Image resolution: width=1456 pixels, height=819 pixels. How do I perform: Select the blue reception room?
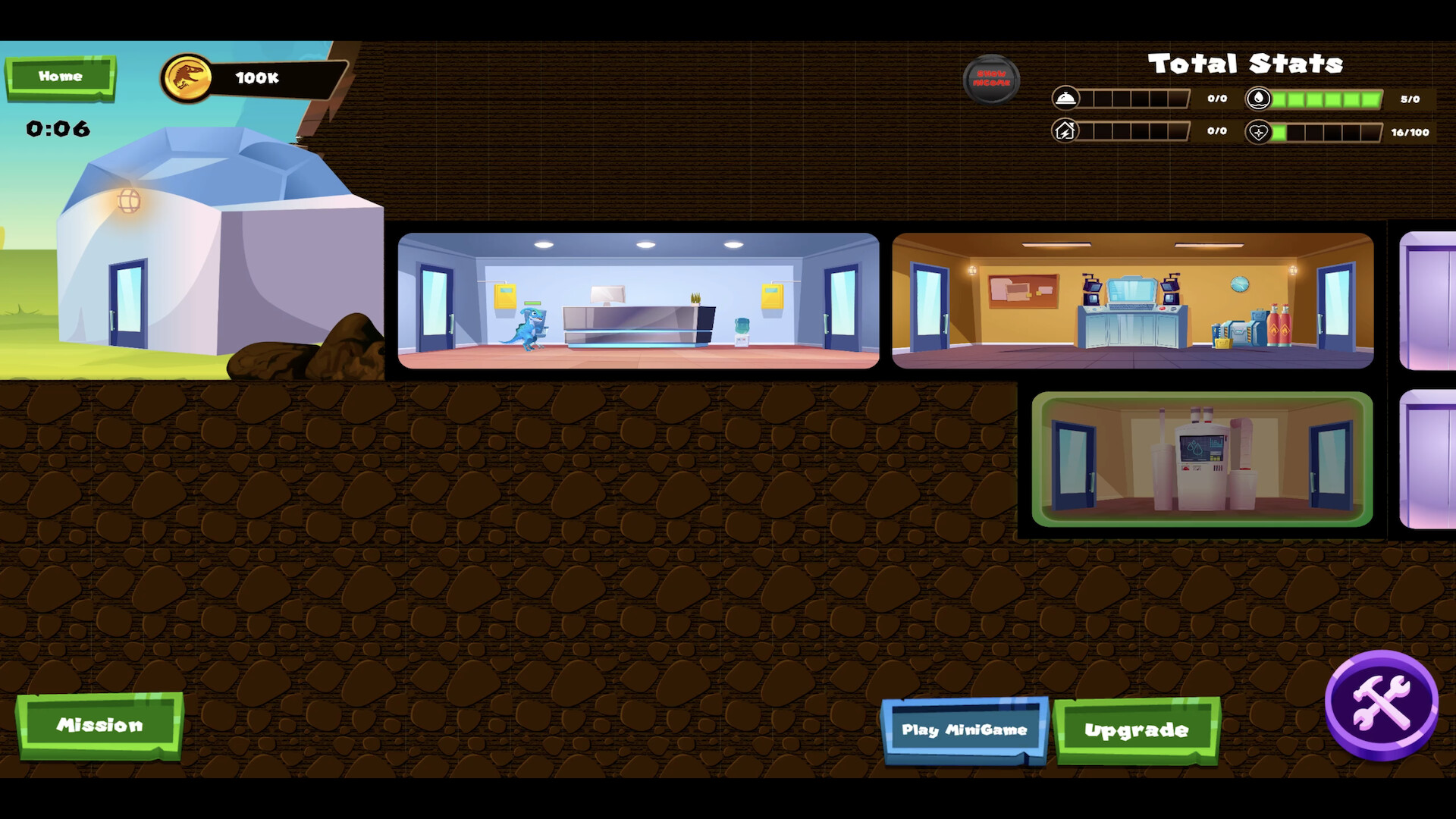(637, 300)
